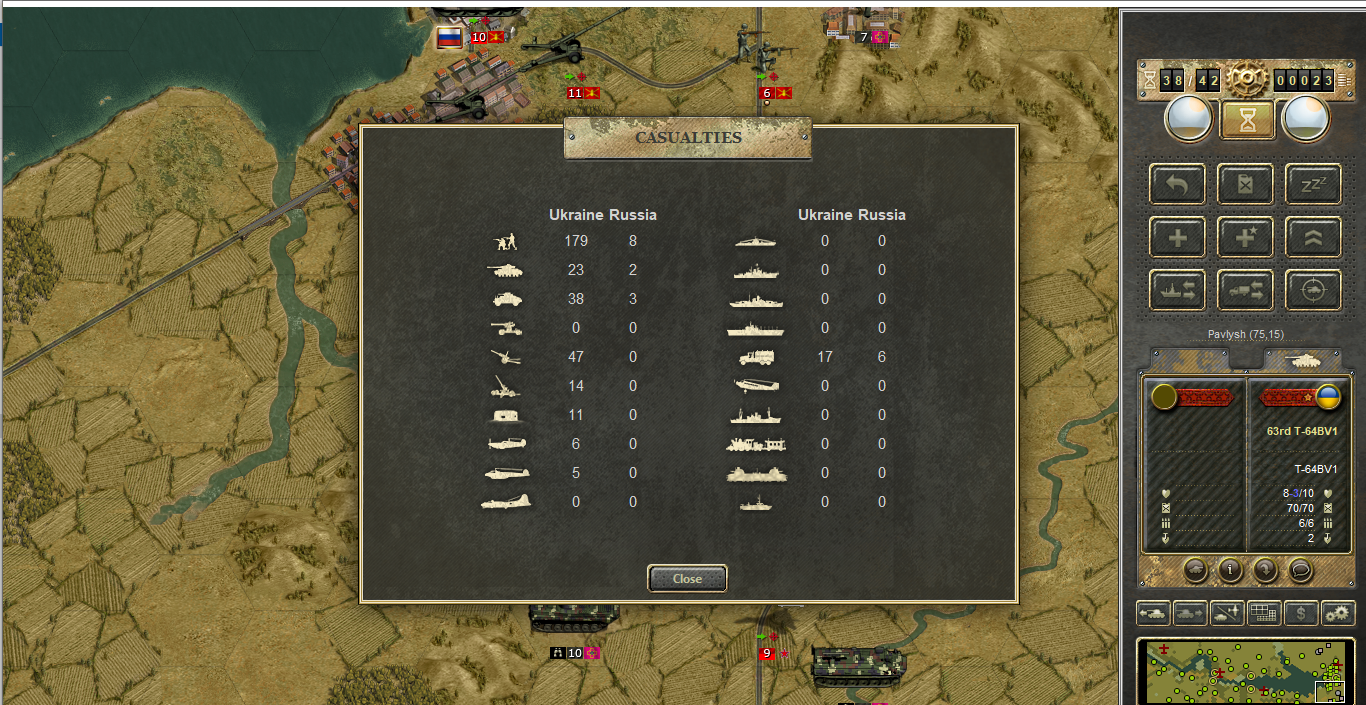Open the tank tab above the unit panel
The image size is (1366, 705).
tap(1302, 359)
